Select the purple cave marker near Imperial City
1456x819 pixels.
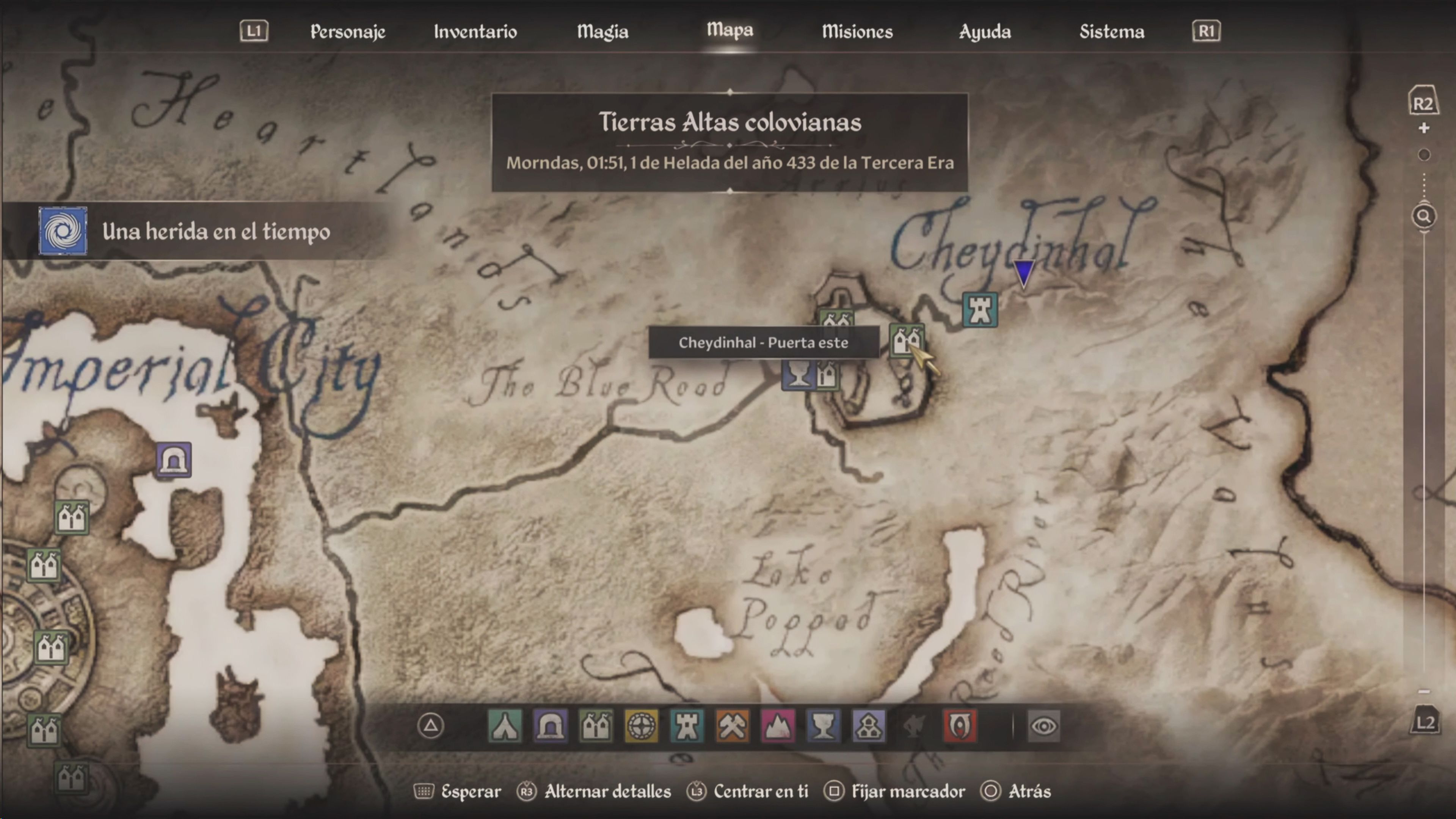point(174,460)
